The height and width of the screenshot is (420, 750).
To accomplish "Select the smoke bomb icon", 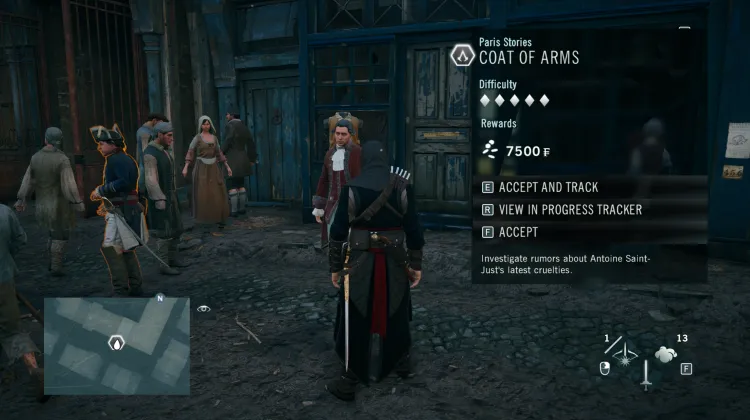I will [x=667, y=353].
